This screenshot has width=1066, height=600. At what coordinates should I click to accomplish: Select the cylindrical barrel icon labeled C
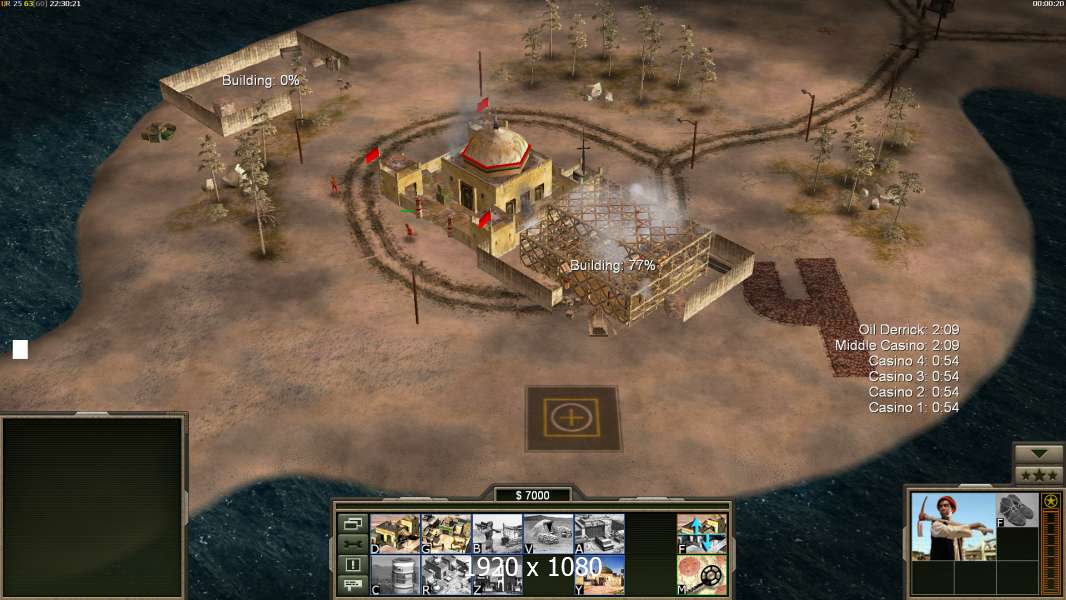point(395,575)
